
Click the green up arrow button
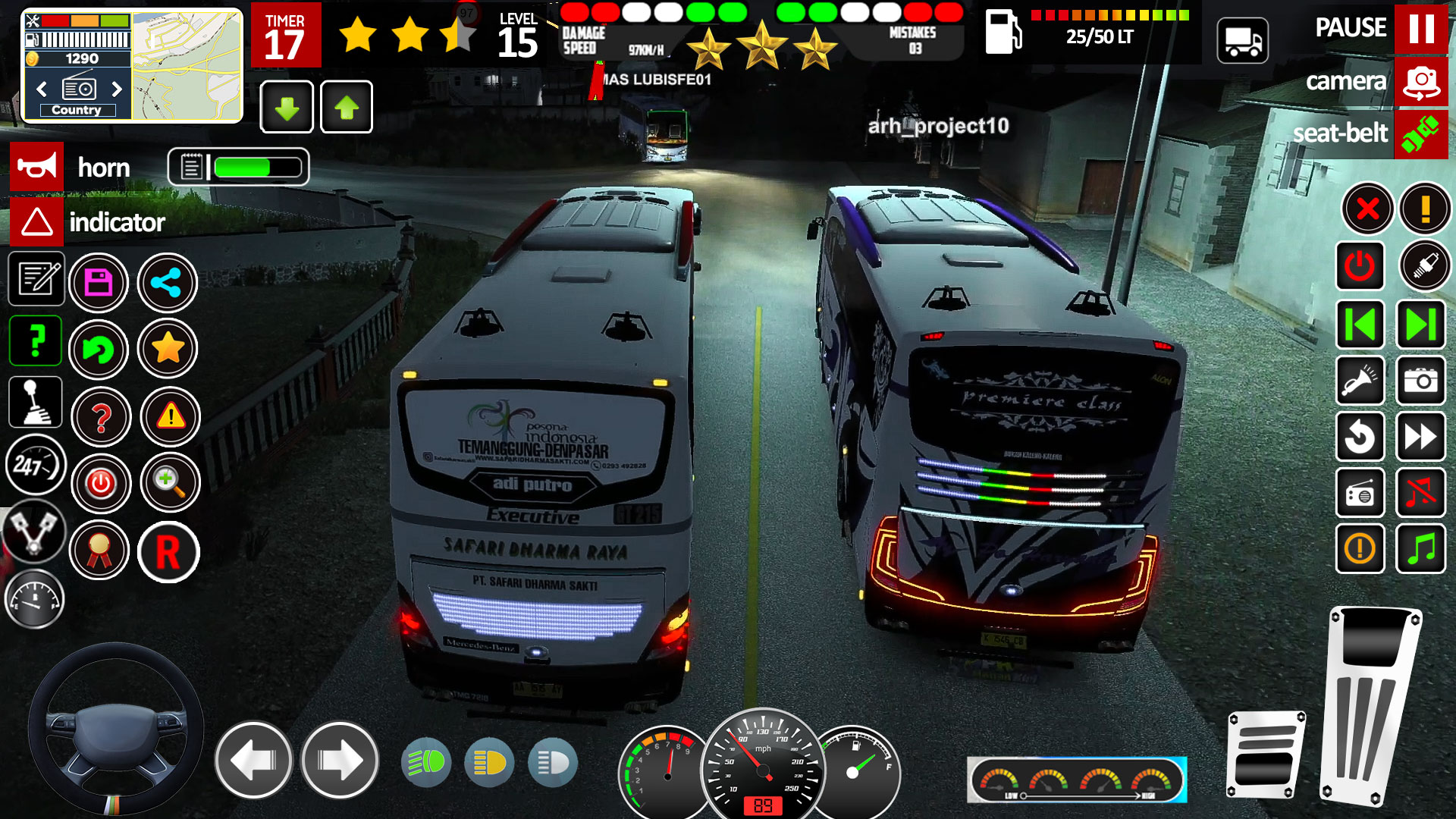point(347,108)
